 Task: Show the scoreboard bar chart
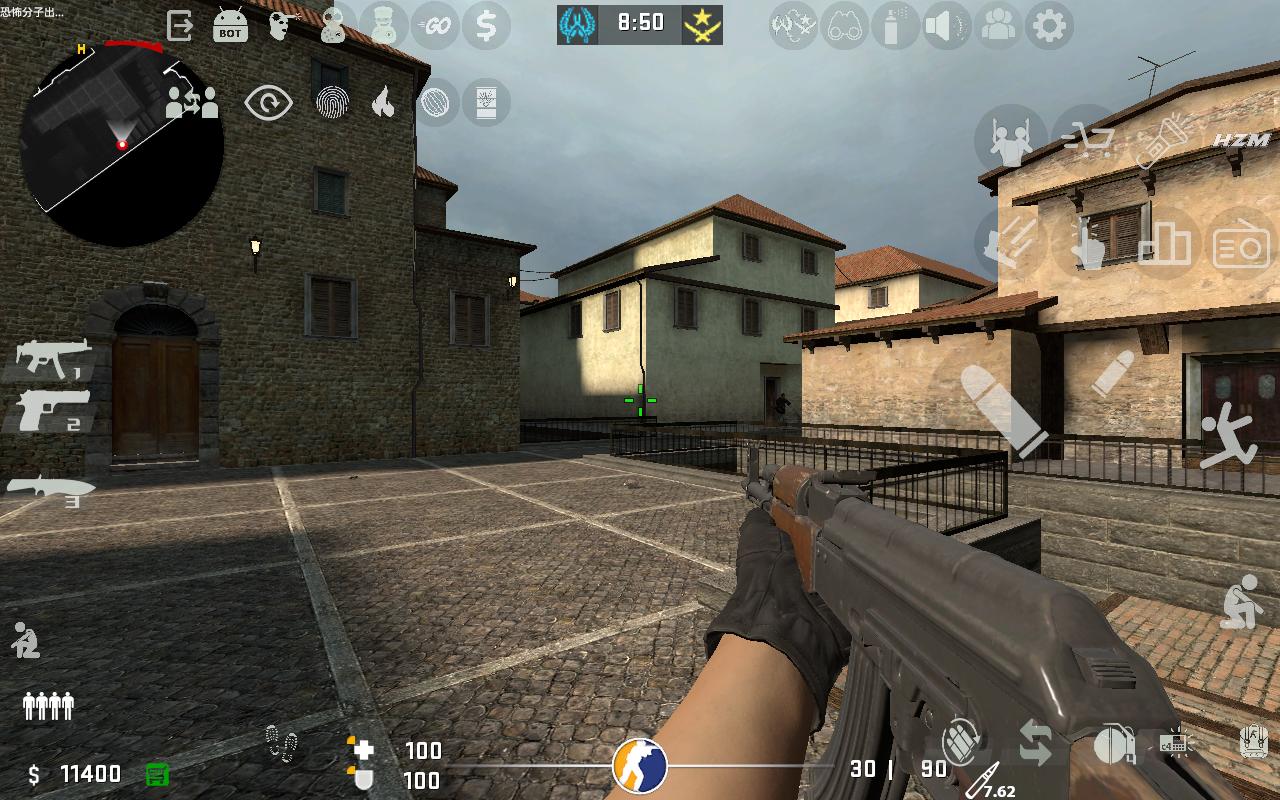point(1164,243)
